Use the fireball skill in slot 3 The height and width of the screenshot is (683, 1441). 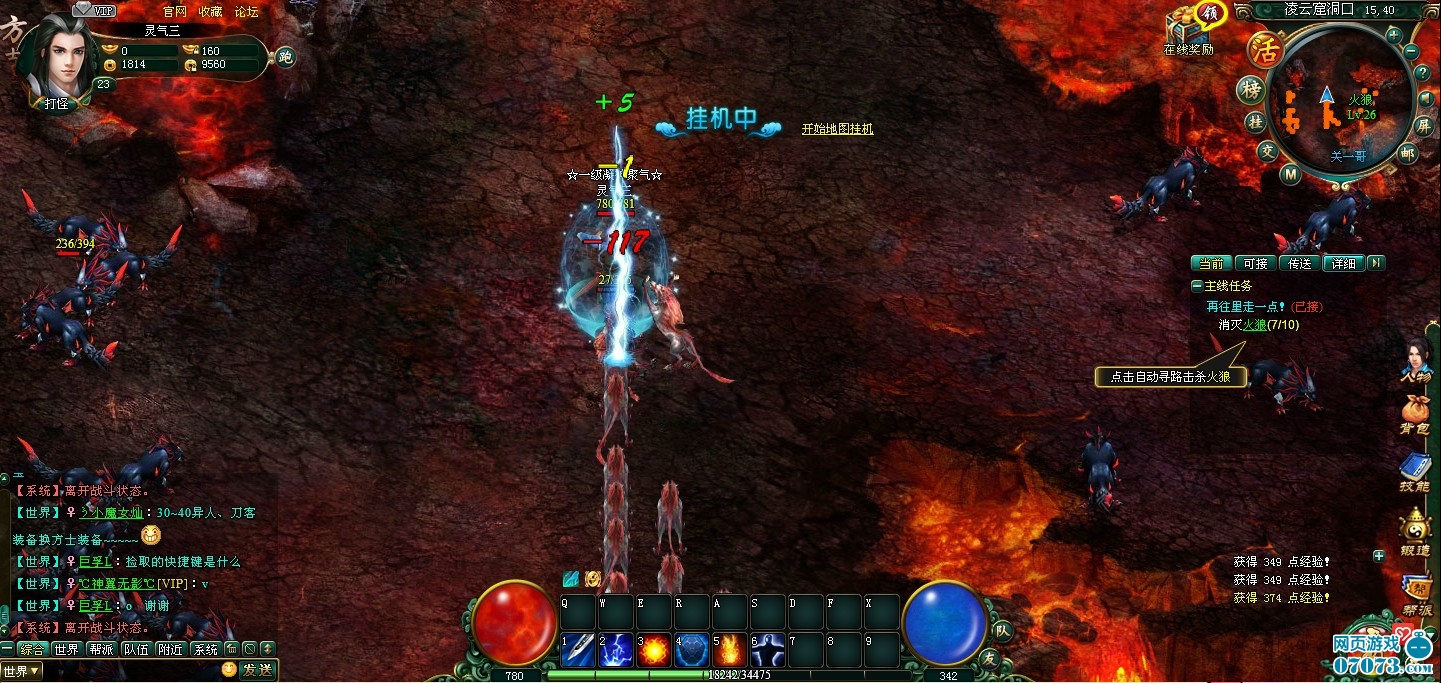click(653, 650)
